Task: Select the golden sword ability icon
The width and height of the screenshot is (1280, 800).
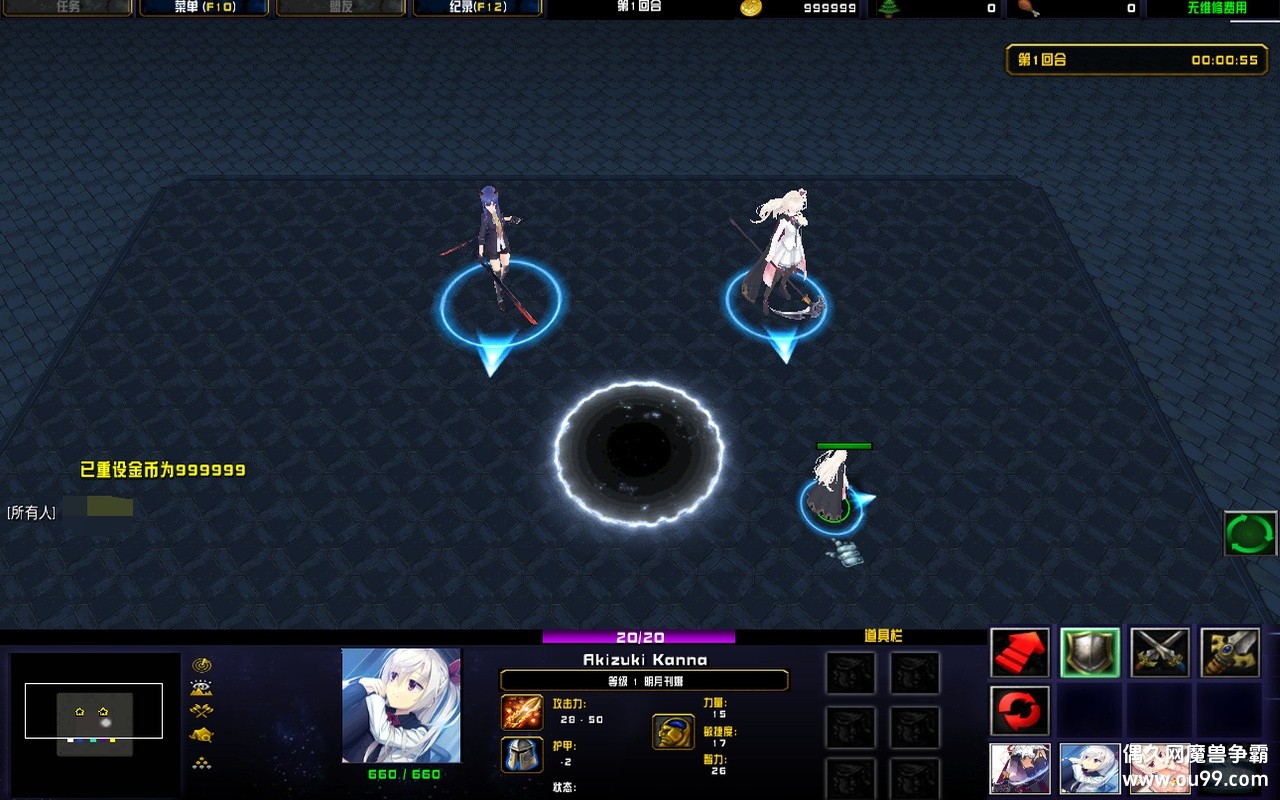Action: [x=1228, y=653]
